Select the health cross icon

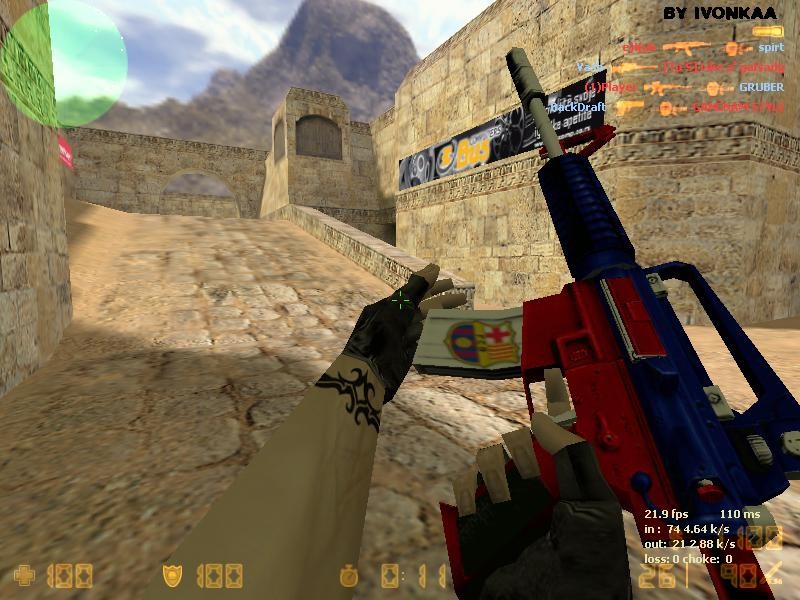click(x=23, y=575)
